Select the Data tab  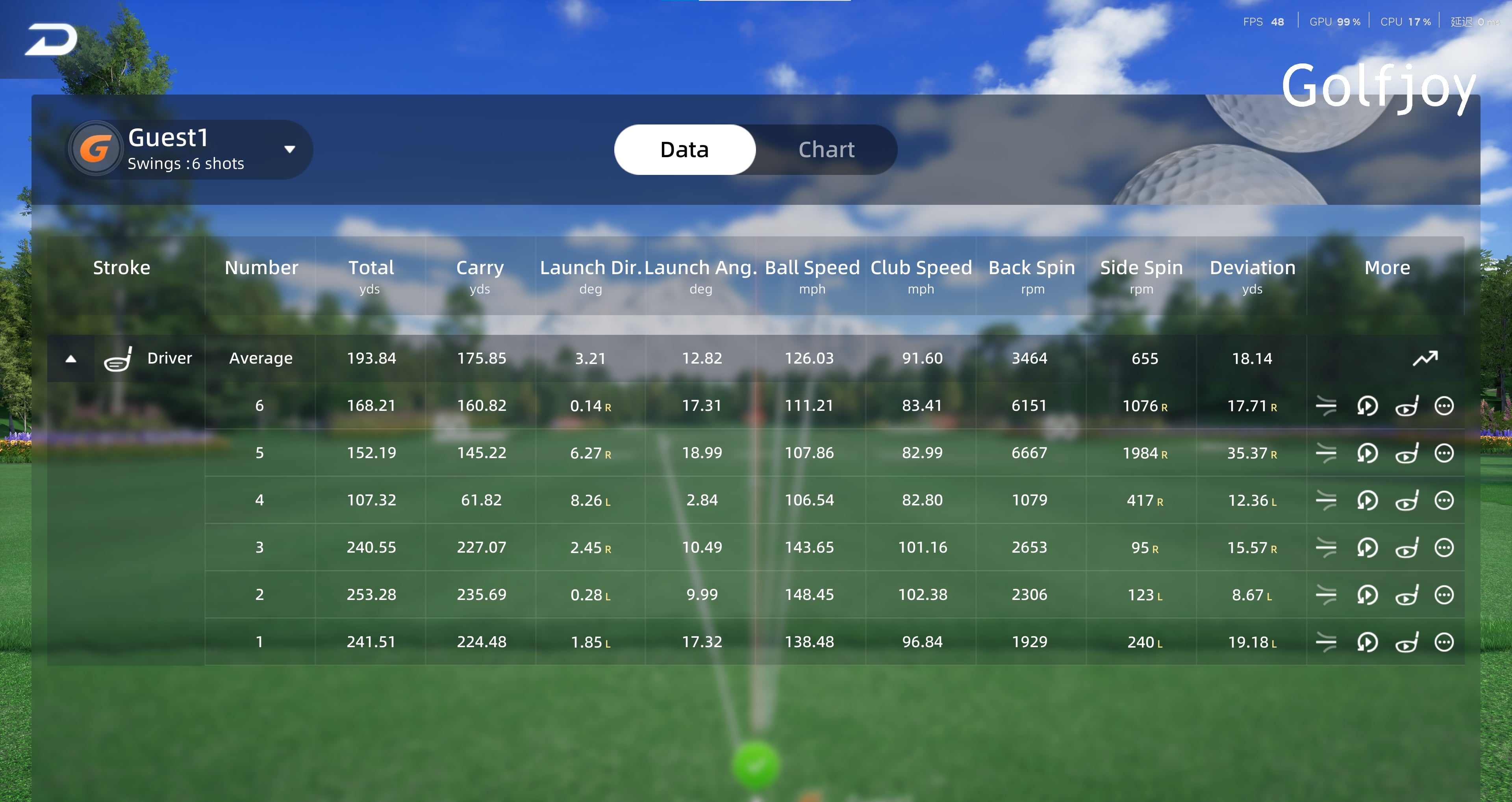[x=684, y=150]
